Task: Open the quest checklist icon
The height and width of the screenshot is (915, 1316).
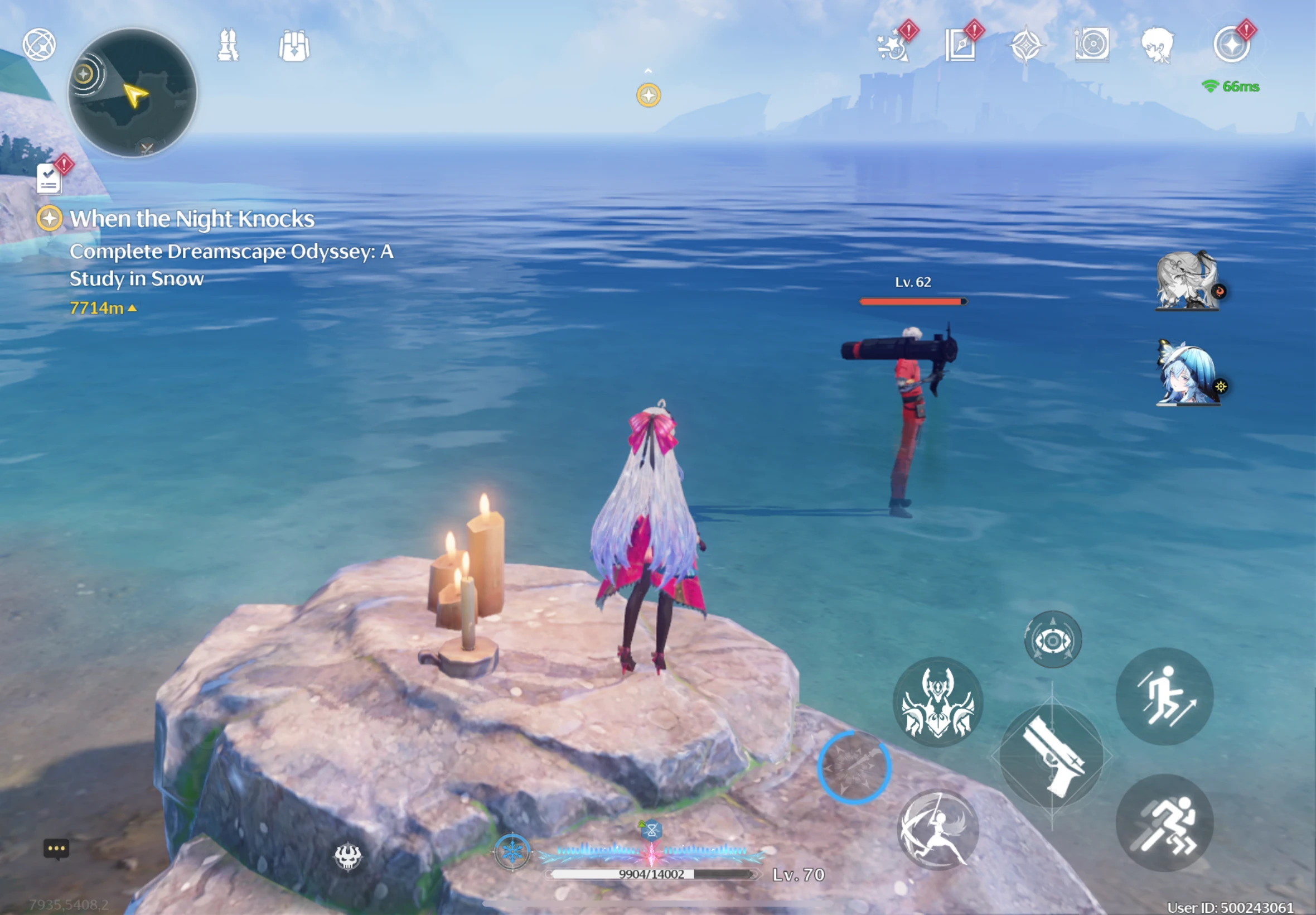Action: click(x=49, y=179)
